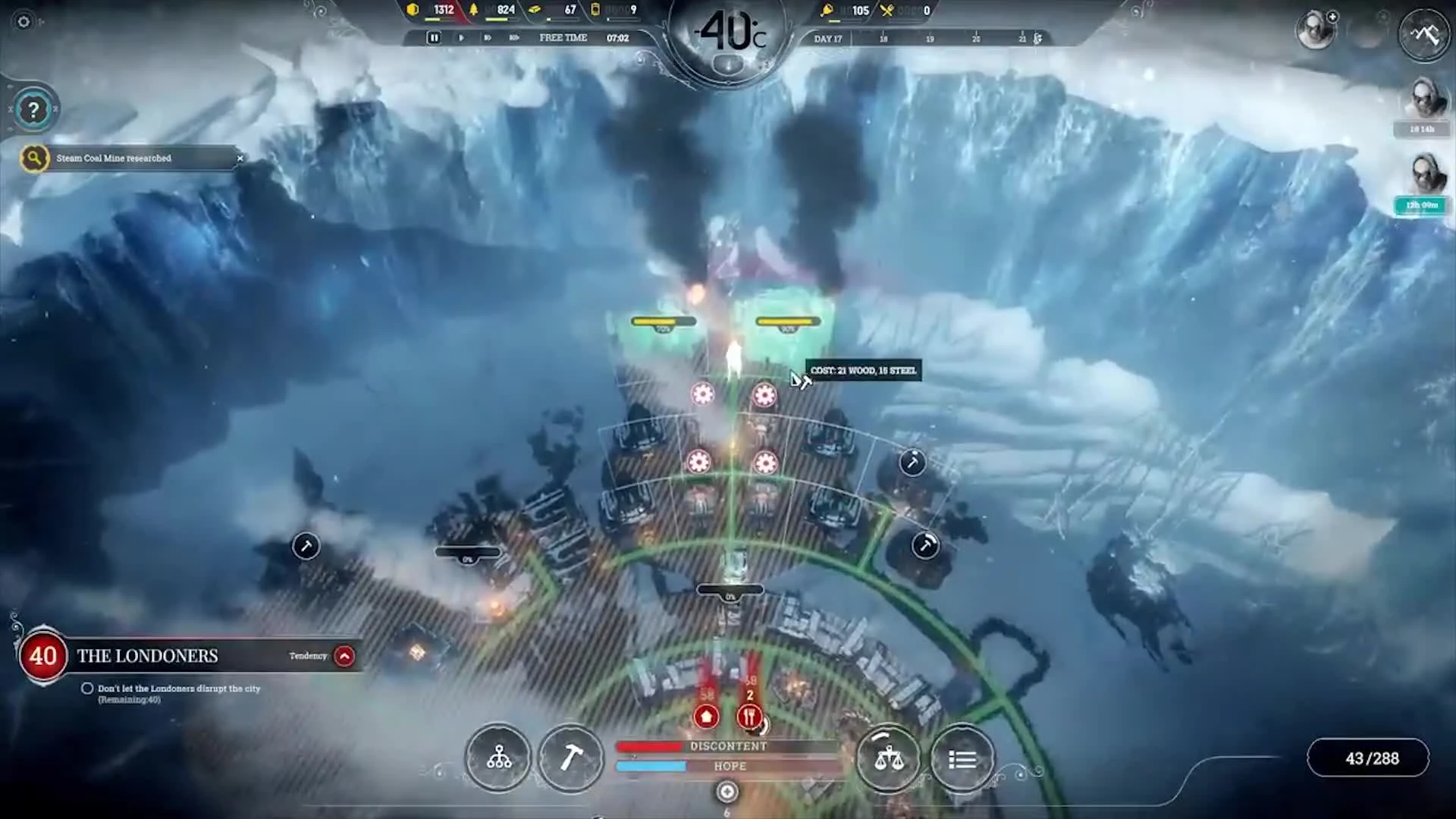
Task: Click the red hunger utensils warning icon
Action: [x=749, y=716]
